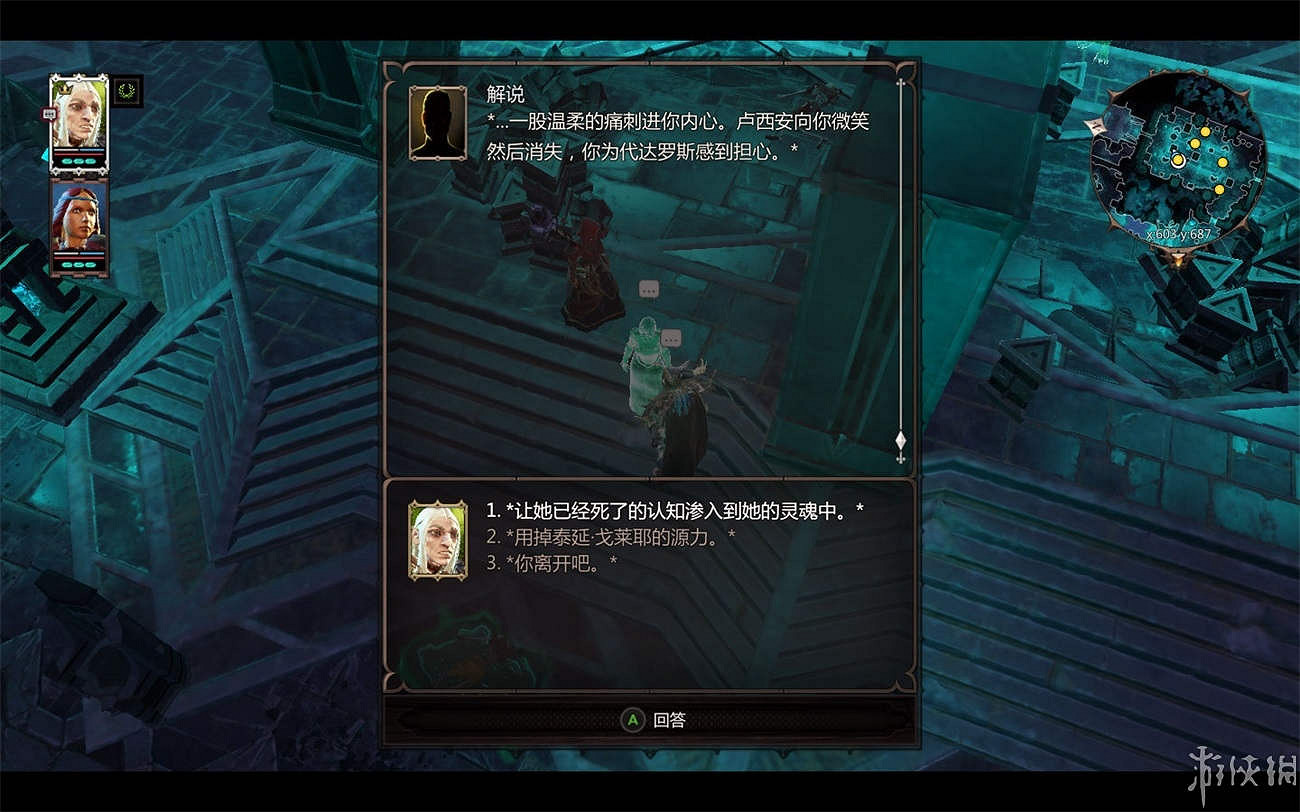1300x812 pixels.
Task: Click the orange compass arrow below the minimap
Action: click(1177, 258)
